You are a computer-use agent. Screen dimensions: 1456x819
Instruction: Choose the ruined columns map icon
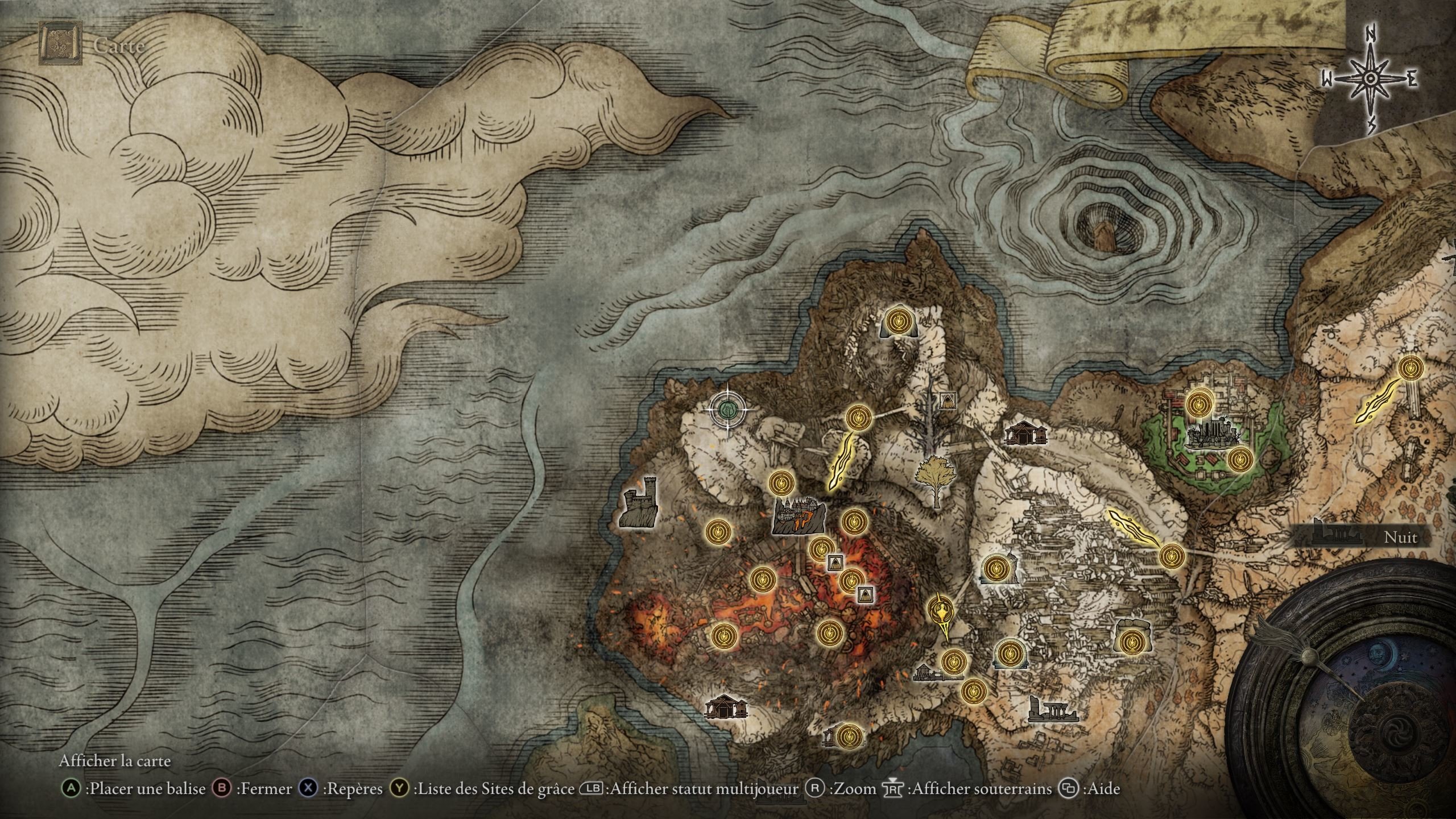click(1053, 711)
